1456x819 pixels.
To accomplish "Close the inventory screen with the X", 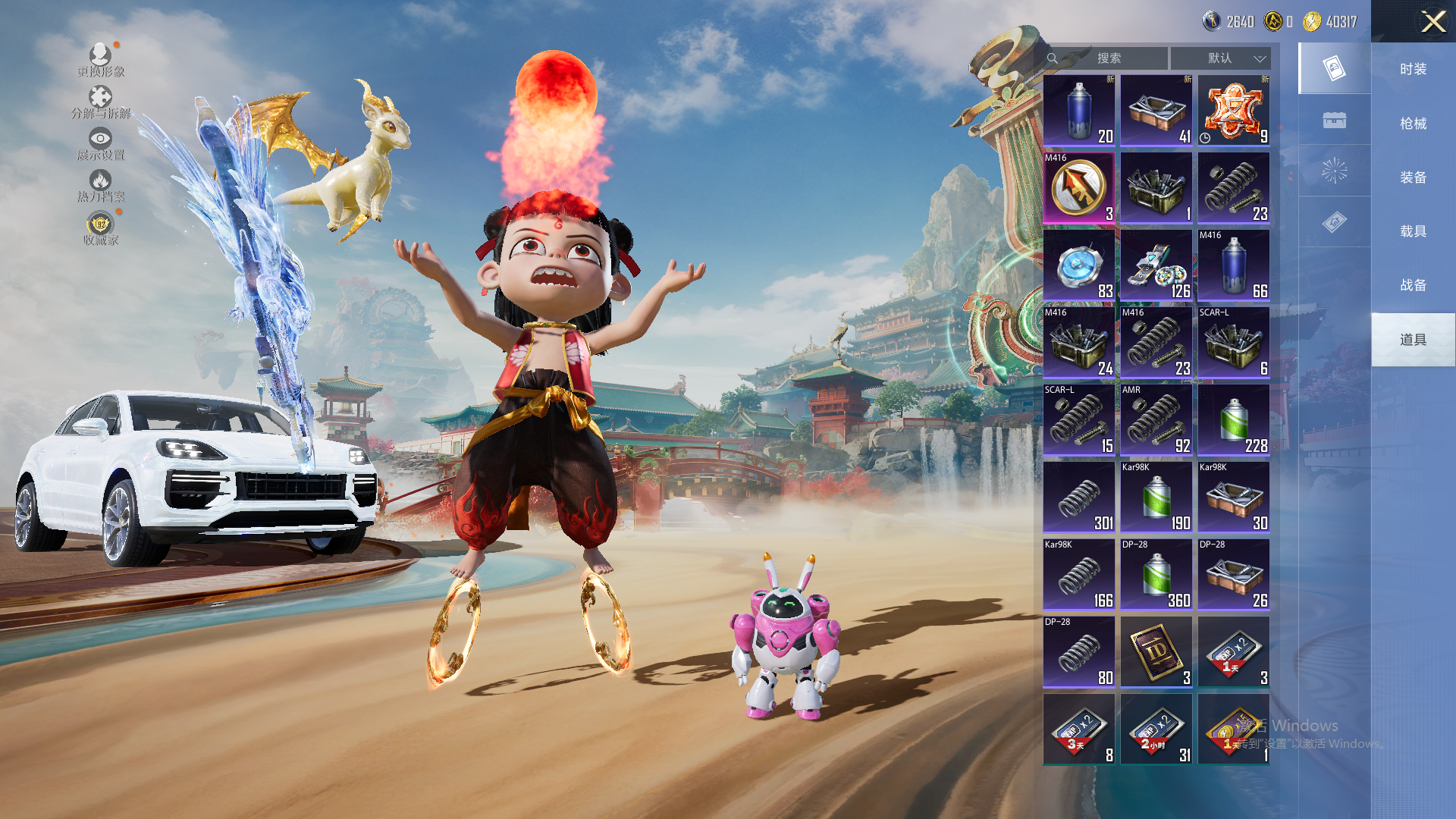I will click(x=1432, y=21).
